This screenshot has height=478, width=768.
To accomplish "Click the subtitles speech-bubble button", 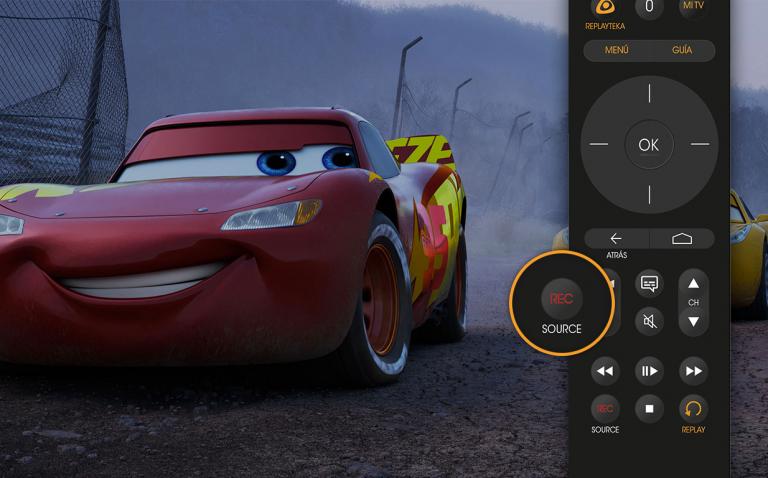I will pyautogui.click(x=649, y=284).
